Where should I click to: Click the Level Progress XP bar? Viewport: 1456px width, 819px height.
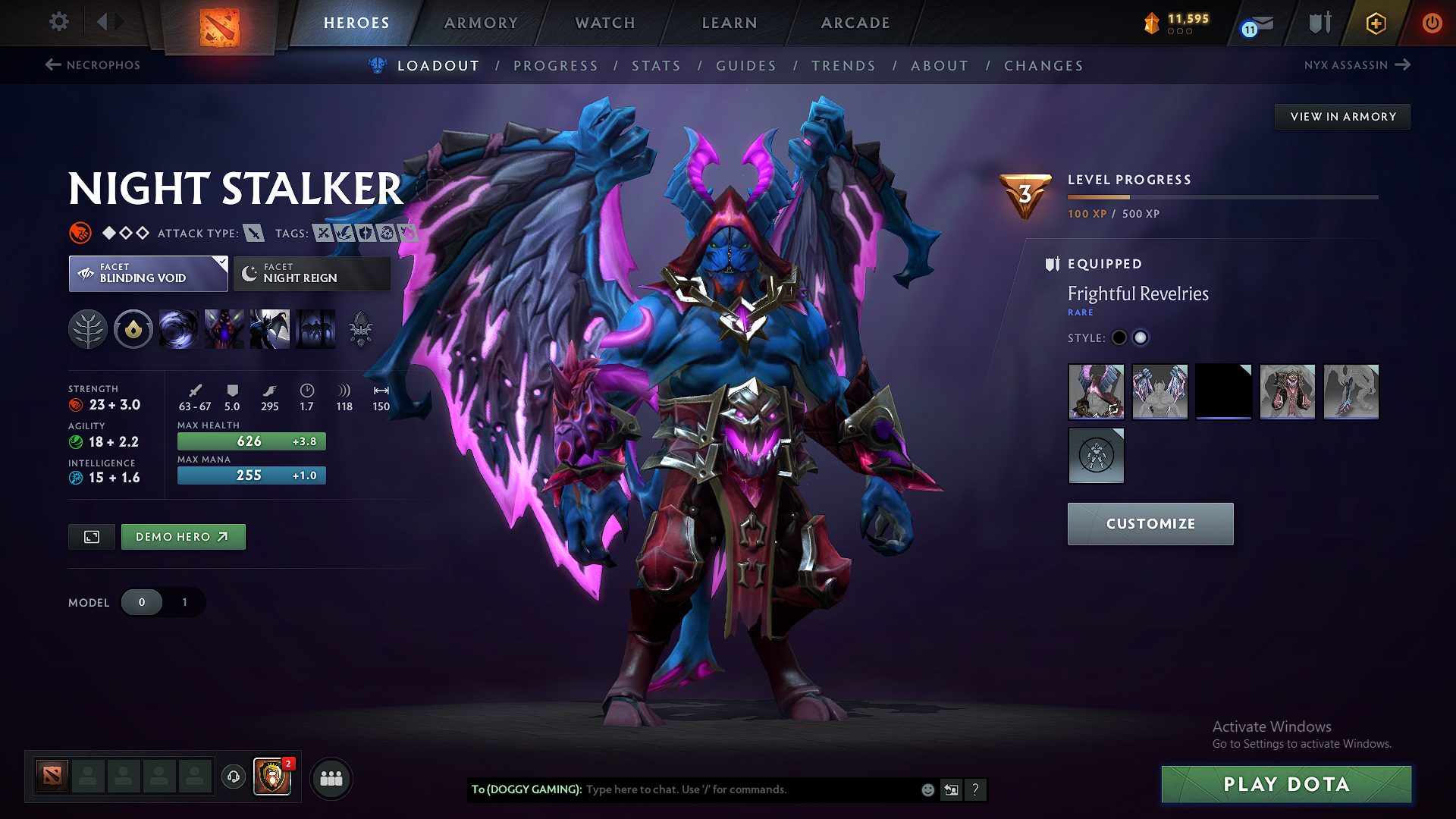coord(1221,197)
